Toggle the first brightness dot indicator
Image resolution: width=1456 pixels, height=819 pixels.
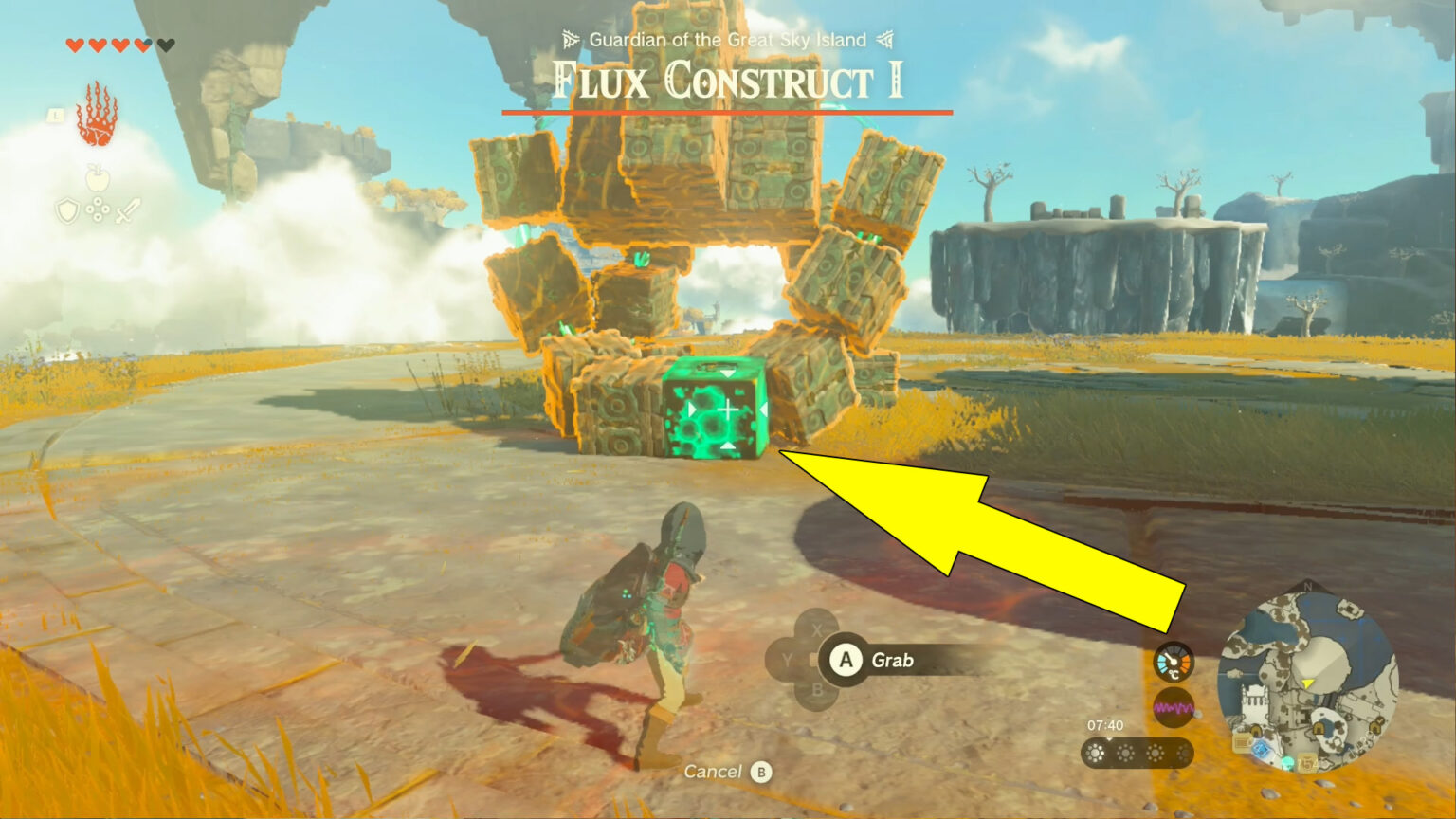[x=1095, y=754]
